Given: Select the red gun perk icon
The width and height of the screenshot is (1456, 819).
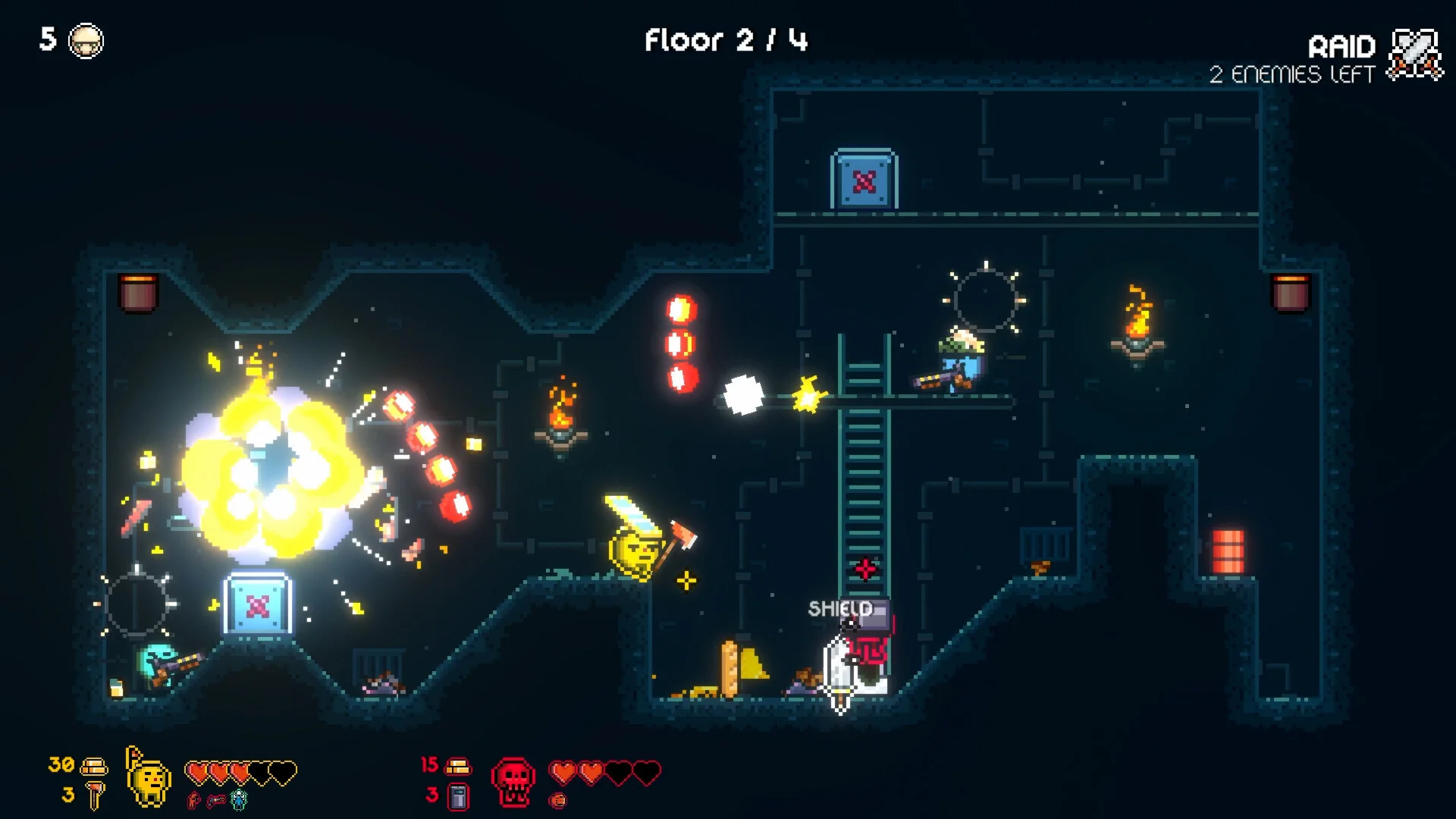Looking at the screenshot, I should pyautogui.click(x=216, y=800).
